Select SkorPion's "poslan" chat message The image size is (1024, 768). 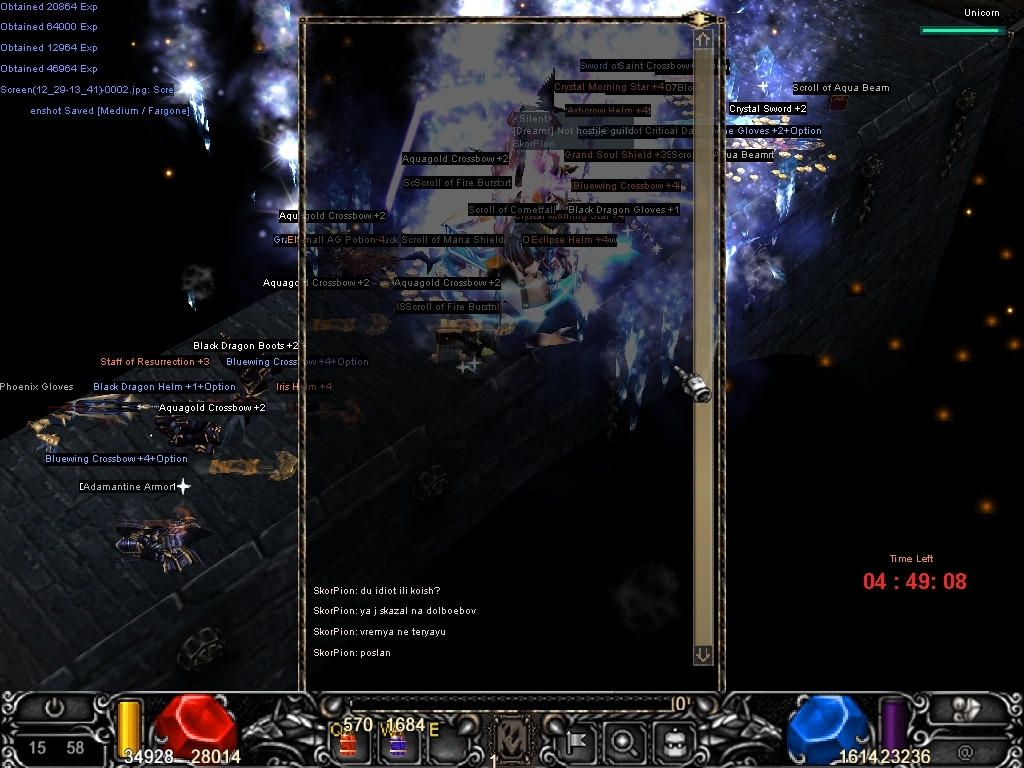pyautogui.click(x=352, y=653)
